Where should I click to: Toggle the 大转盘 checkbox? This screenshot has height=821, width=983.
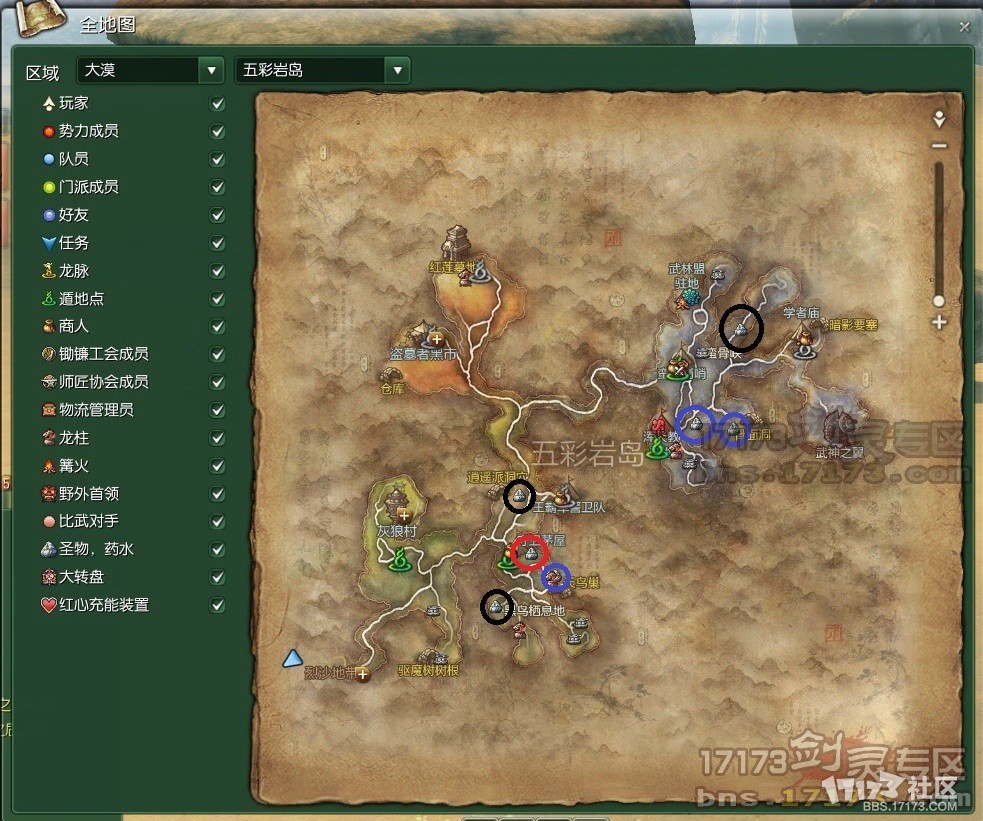pyautogui.click(x=218, y=577)
